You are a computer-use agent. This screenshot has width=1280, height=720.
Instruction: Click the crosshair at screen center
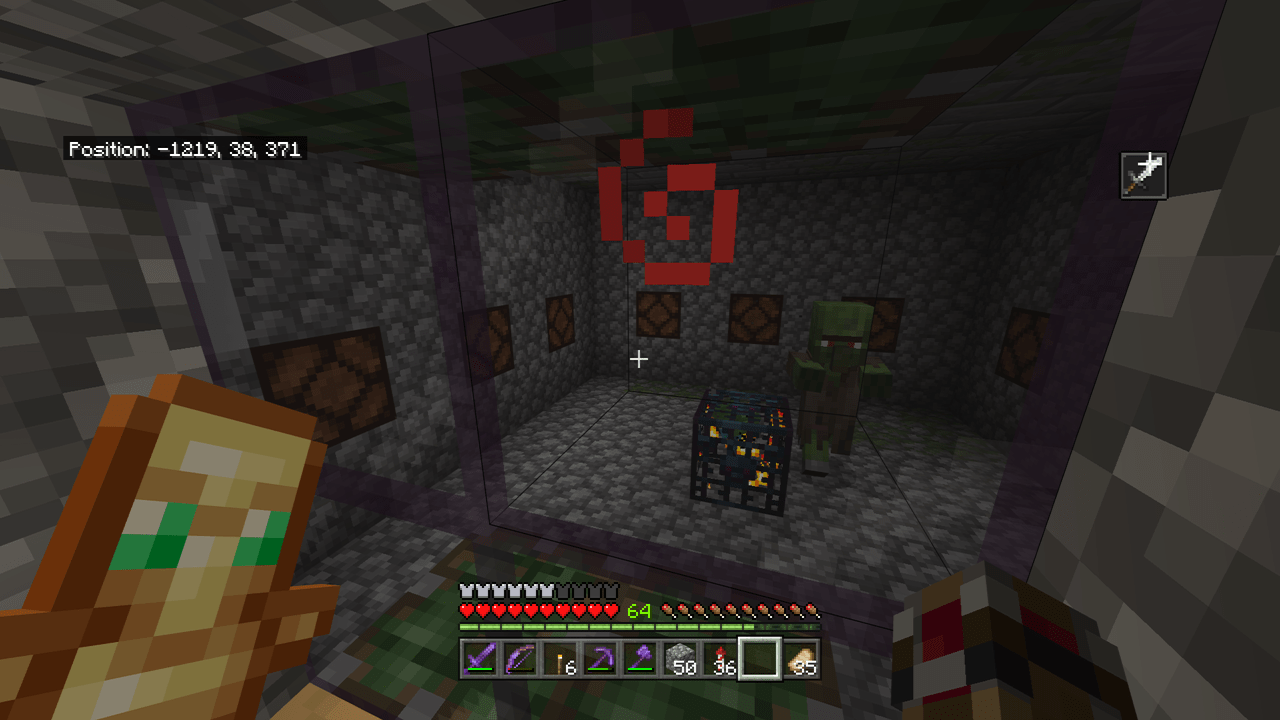coord(640,359)
